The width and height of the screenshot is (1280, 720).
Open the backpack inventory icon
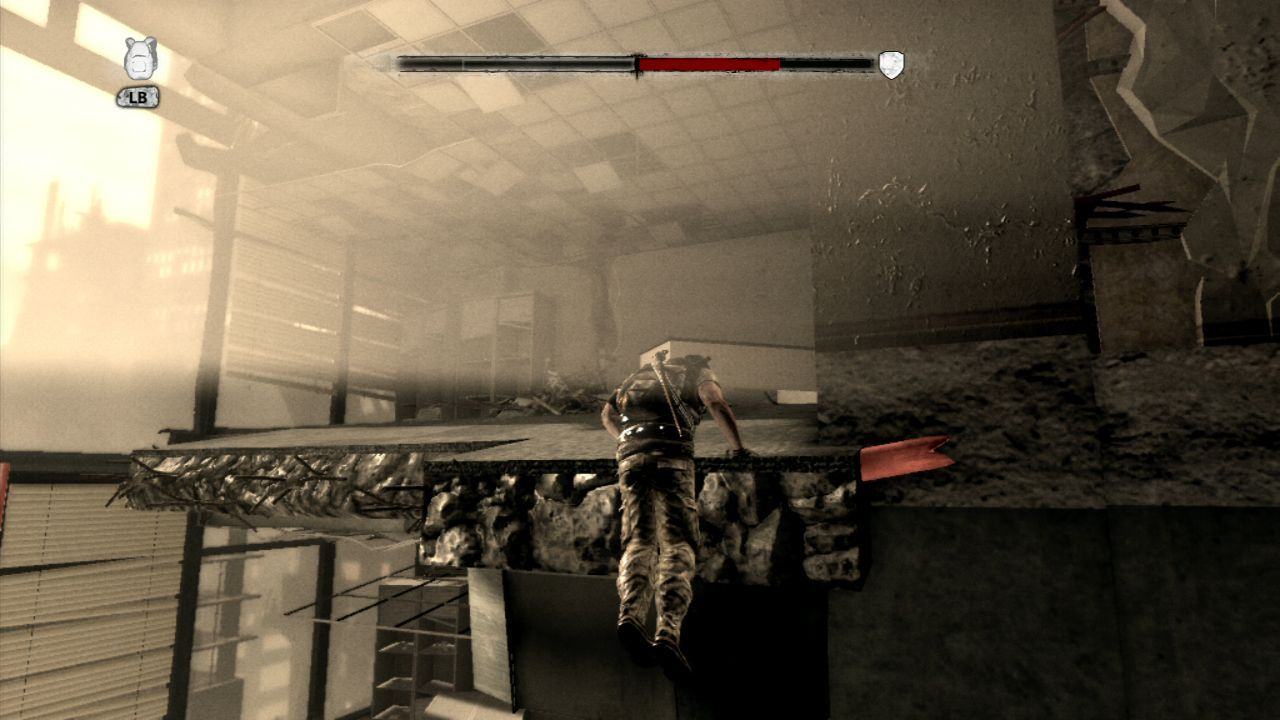click(140, 59)
